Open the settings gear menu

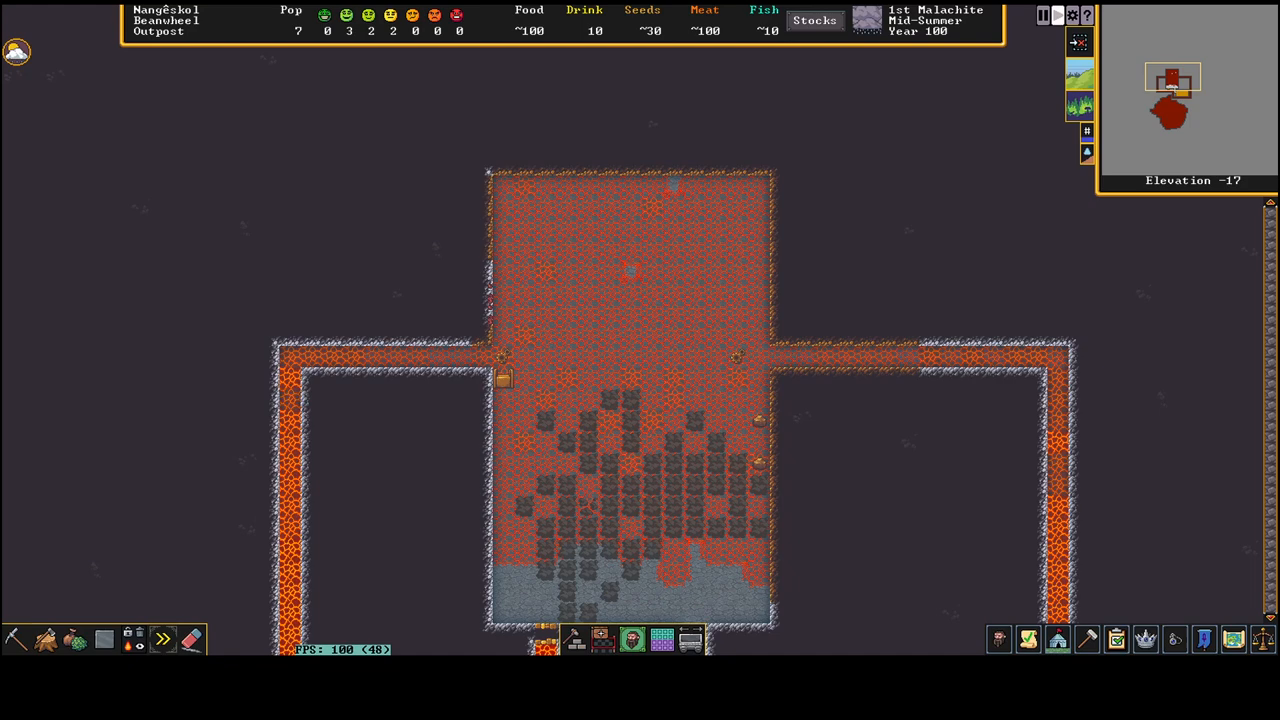1072,15
